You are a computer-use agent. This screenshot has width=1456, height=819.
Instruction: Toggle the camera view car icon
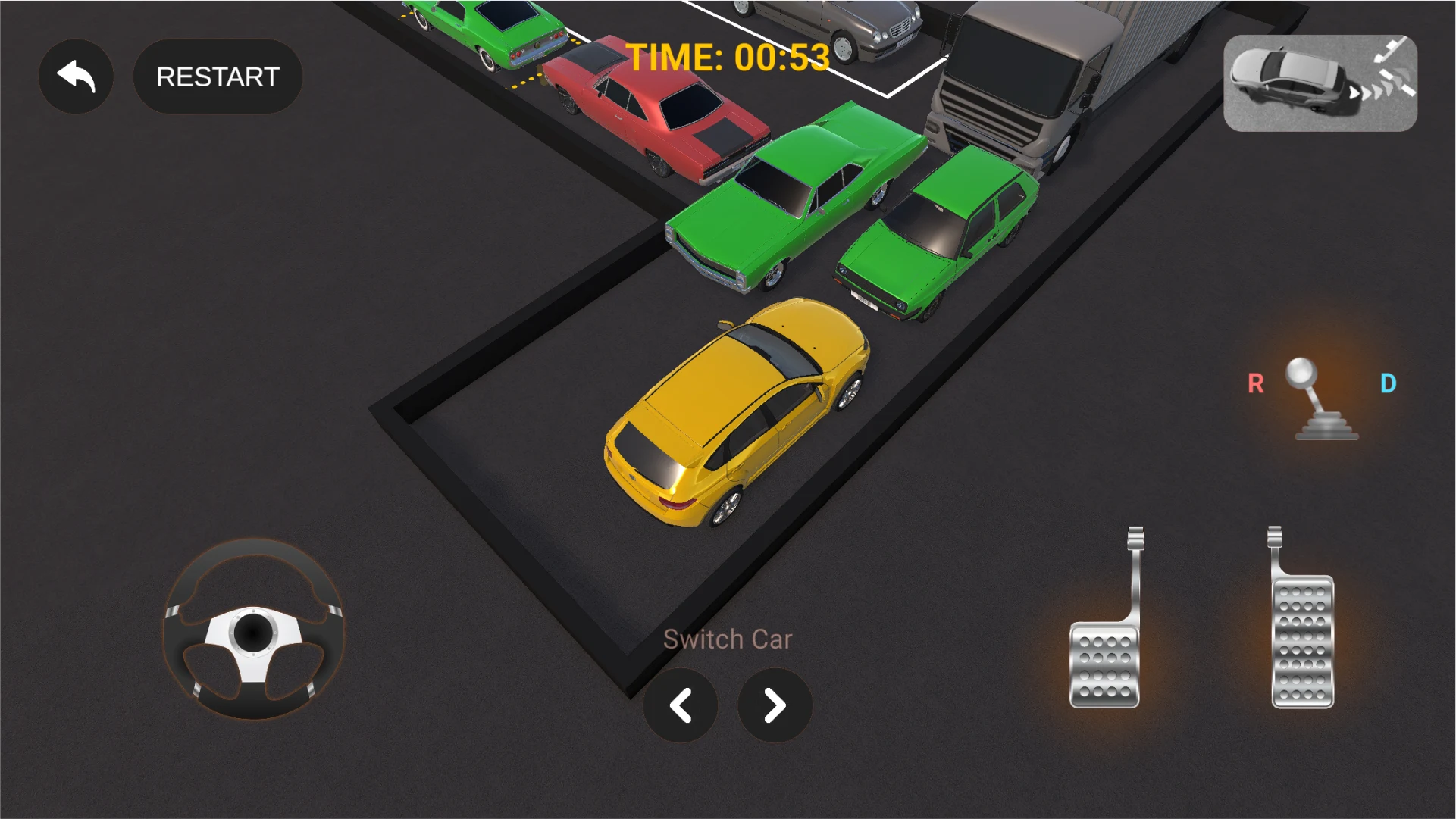pyautogui.click(x=1320, y=83)
